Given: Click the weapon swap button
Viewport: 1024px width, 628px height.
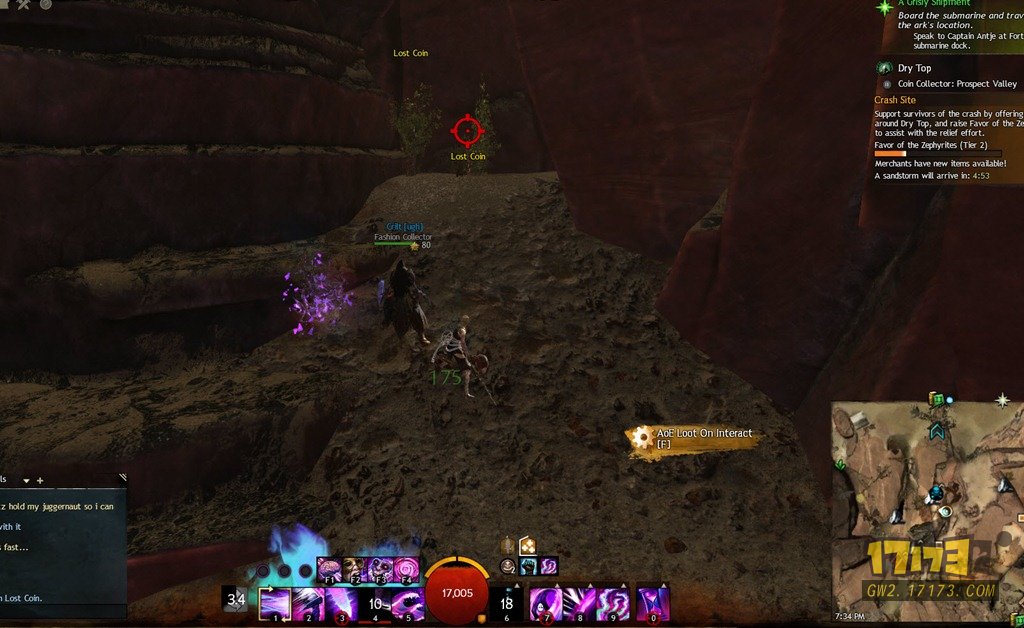Looking at the screenshot, I should [236, 600].
